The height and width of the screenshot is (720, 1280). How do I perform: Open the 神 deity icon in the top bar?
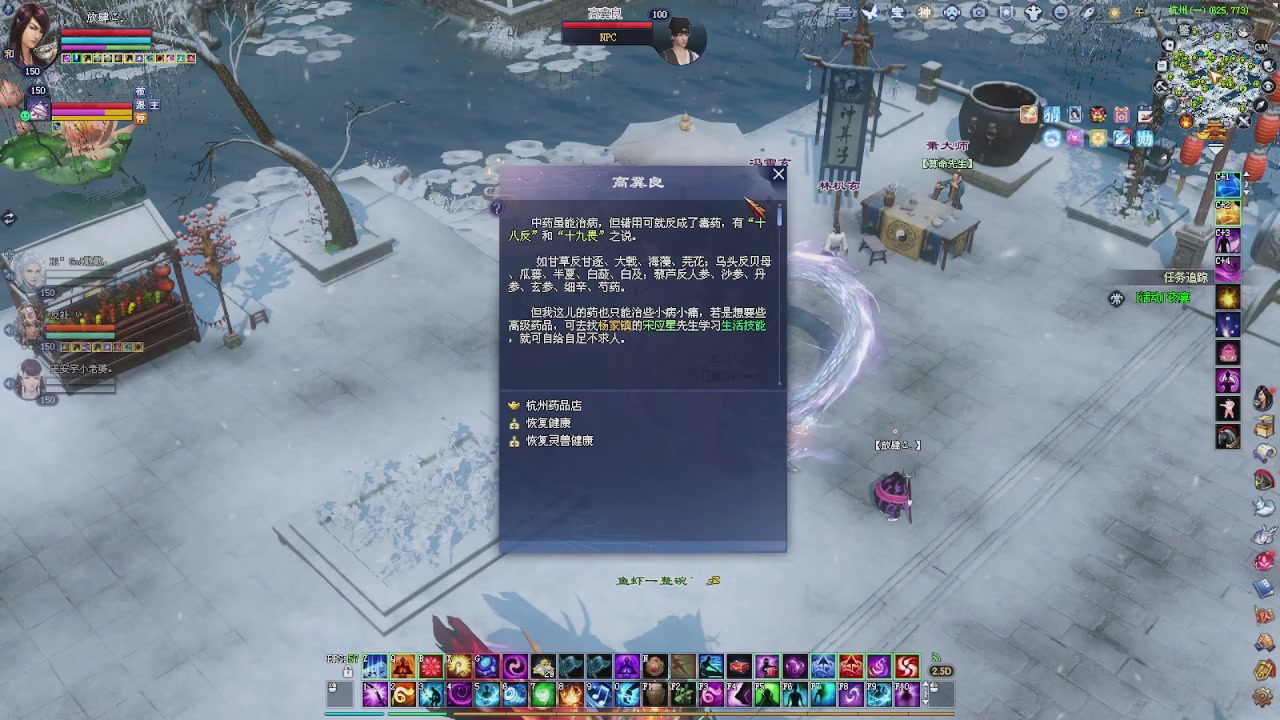pos(924,11)
